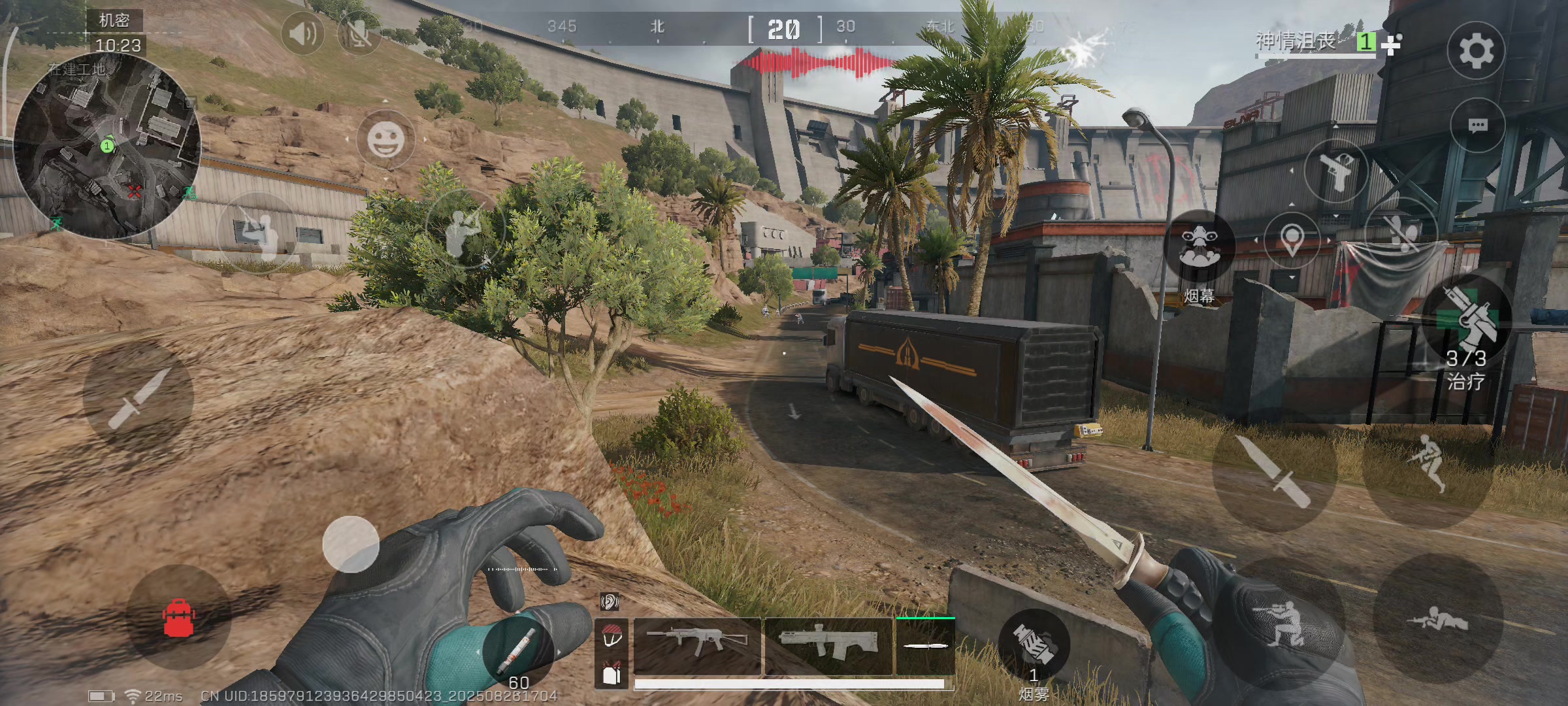Throw the smoke grenade (烟雾)
The image size is (1568, 706).
(1034, 645)
